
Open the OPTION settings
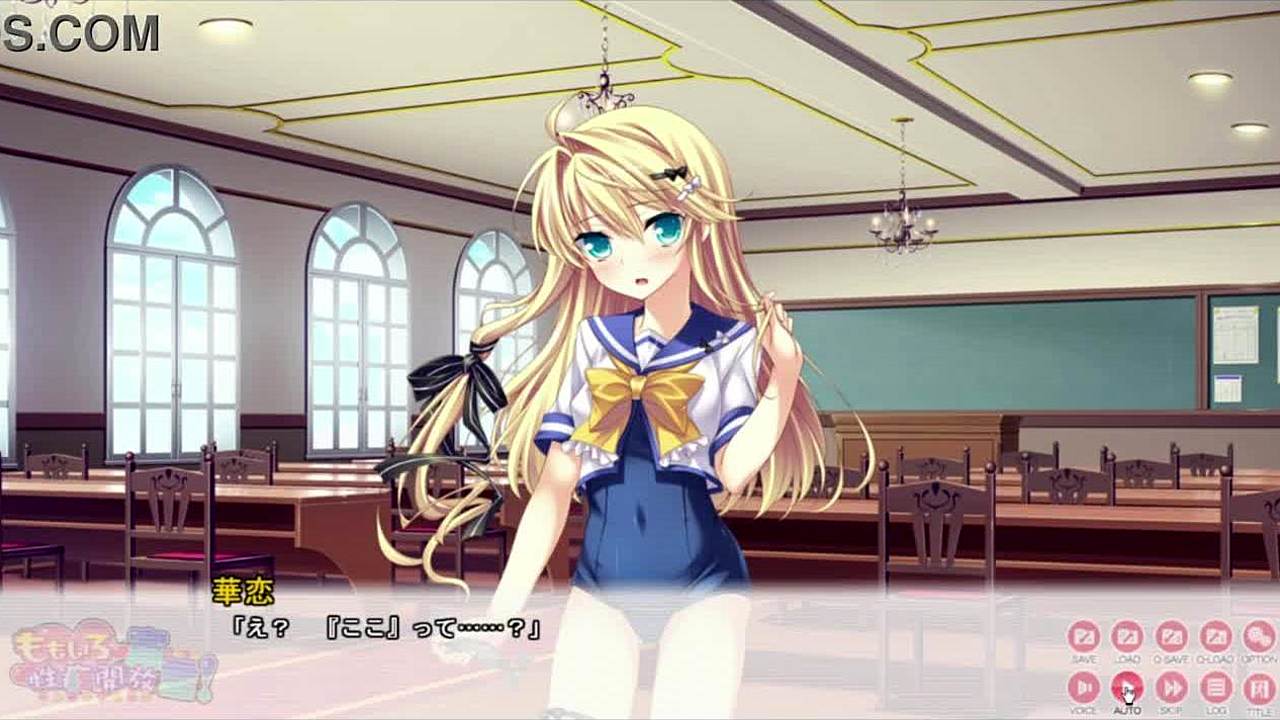(x=1258, y=637)
